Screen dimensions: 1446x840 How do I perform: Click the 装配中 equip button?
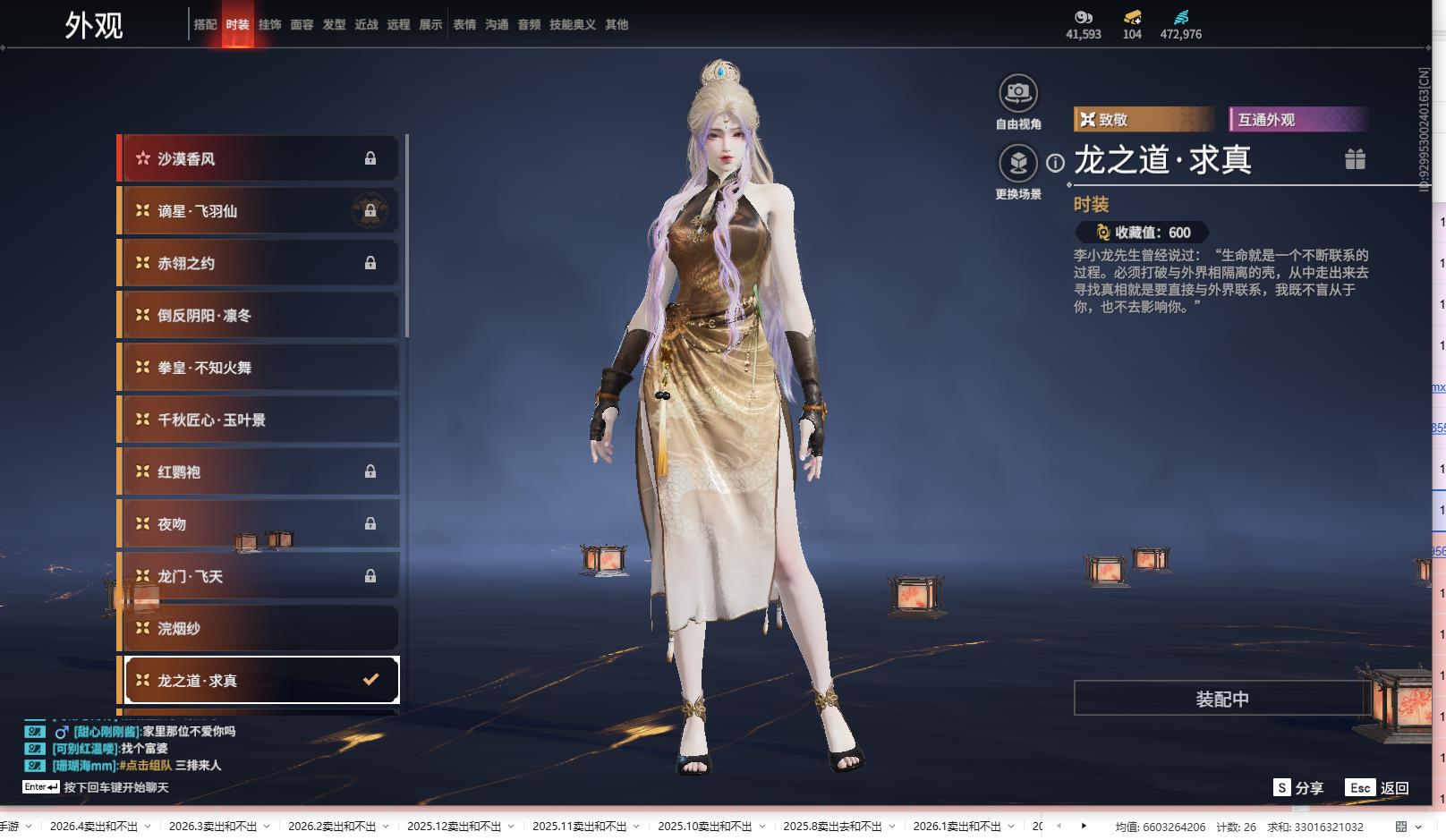[1221, 699]
